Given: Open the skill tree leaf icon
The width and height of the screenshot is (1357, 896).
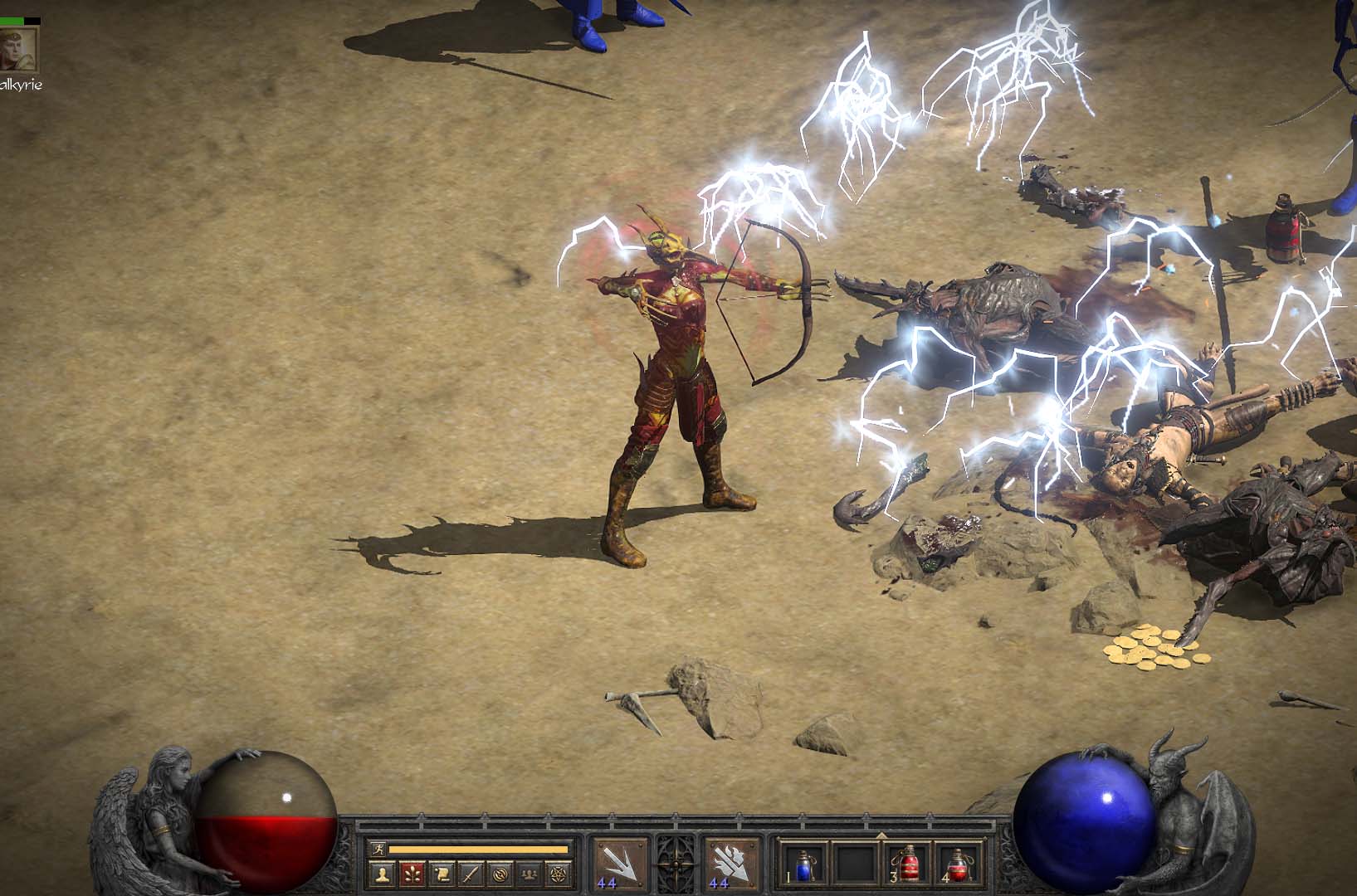Looking at the screenshot, I should [x=412, y=873].
